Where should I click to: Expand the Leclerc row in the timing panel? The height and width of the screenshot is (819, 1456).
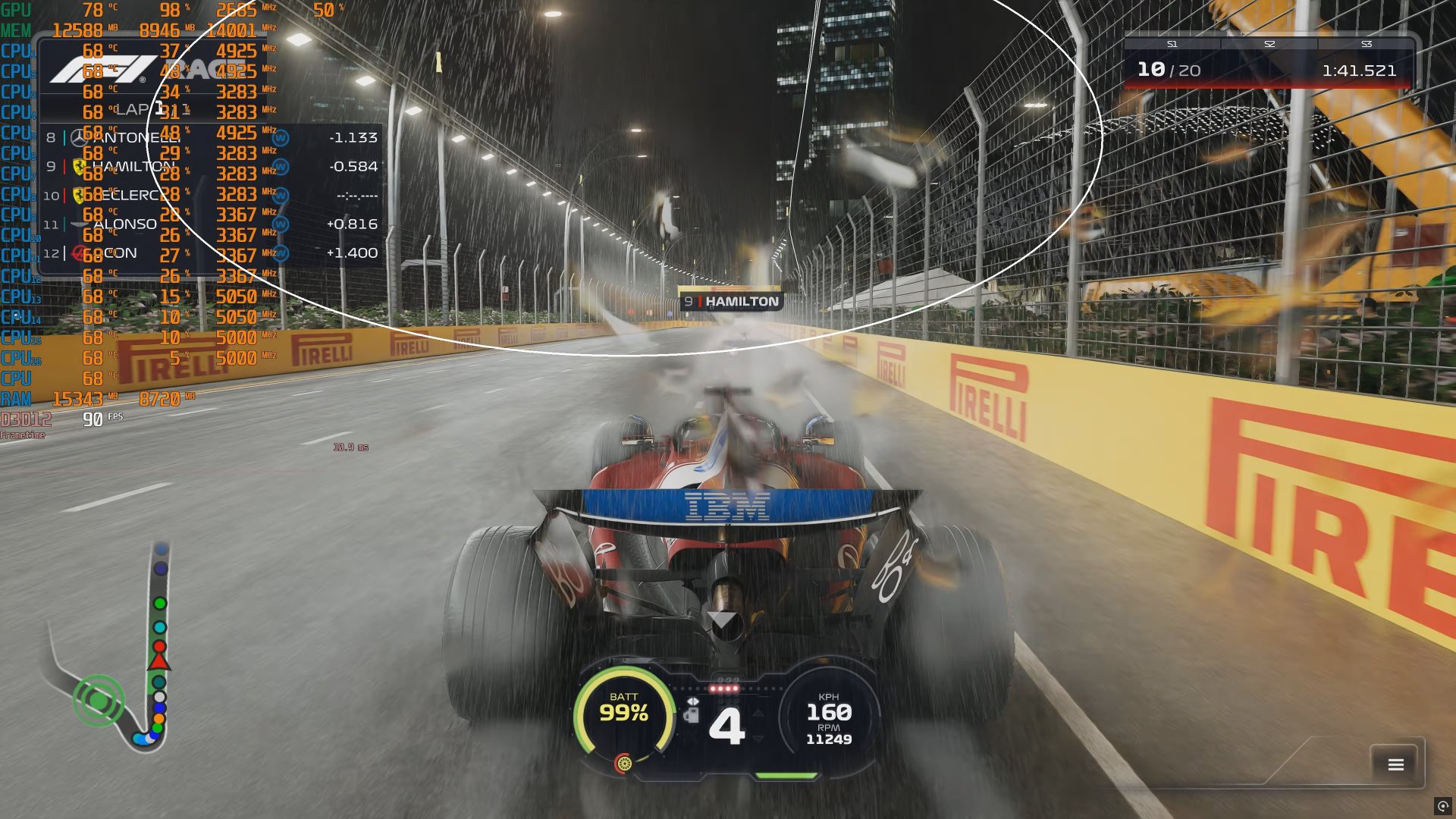pyautogui.click(x=129, y=196)
